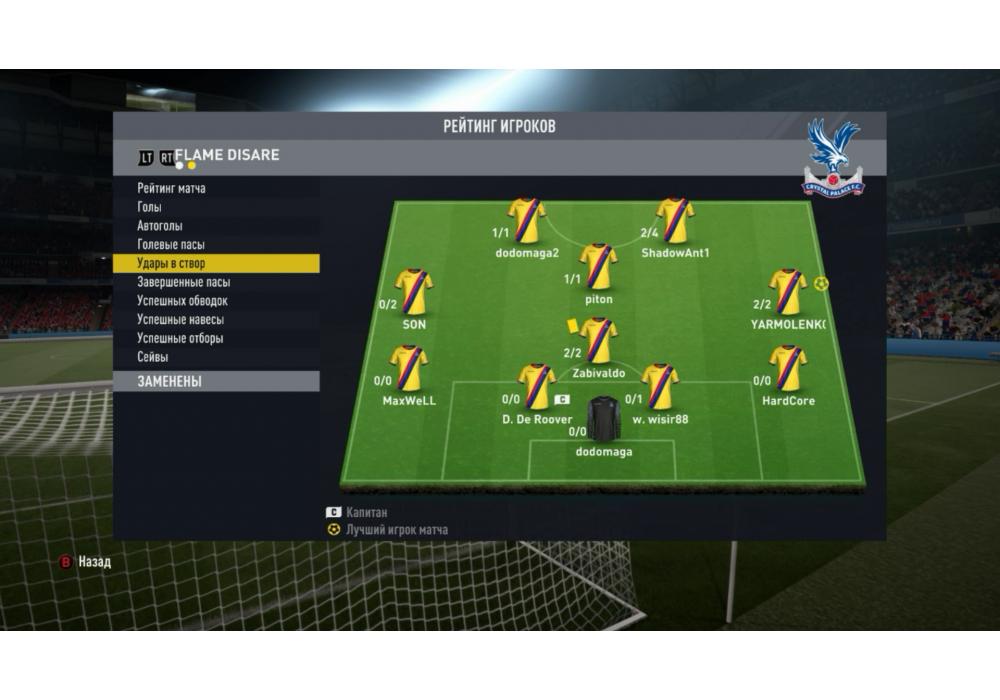Image resolution: width=1000 pixels, height=700 pixels.
Task: View the Успешные отборы statistic
Action: click(x=180, y=338)
